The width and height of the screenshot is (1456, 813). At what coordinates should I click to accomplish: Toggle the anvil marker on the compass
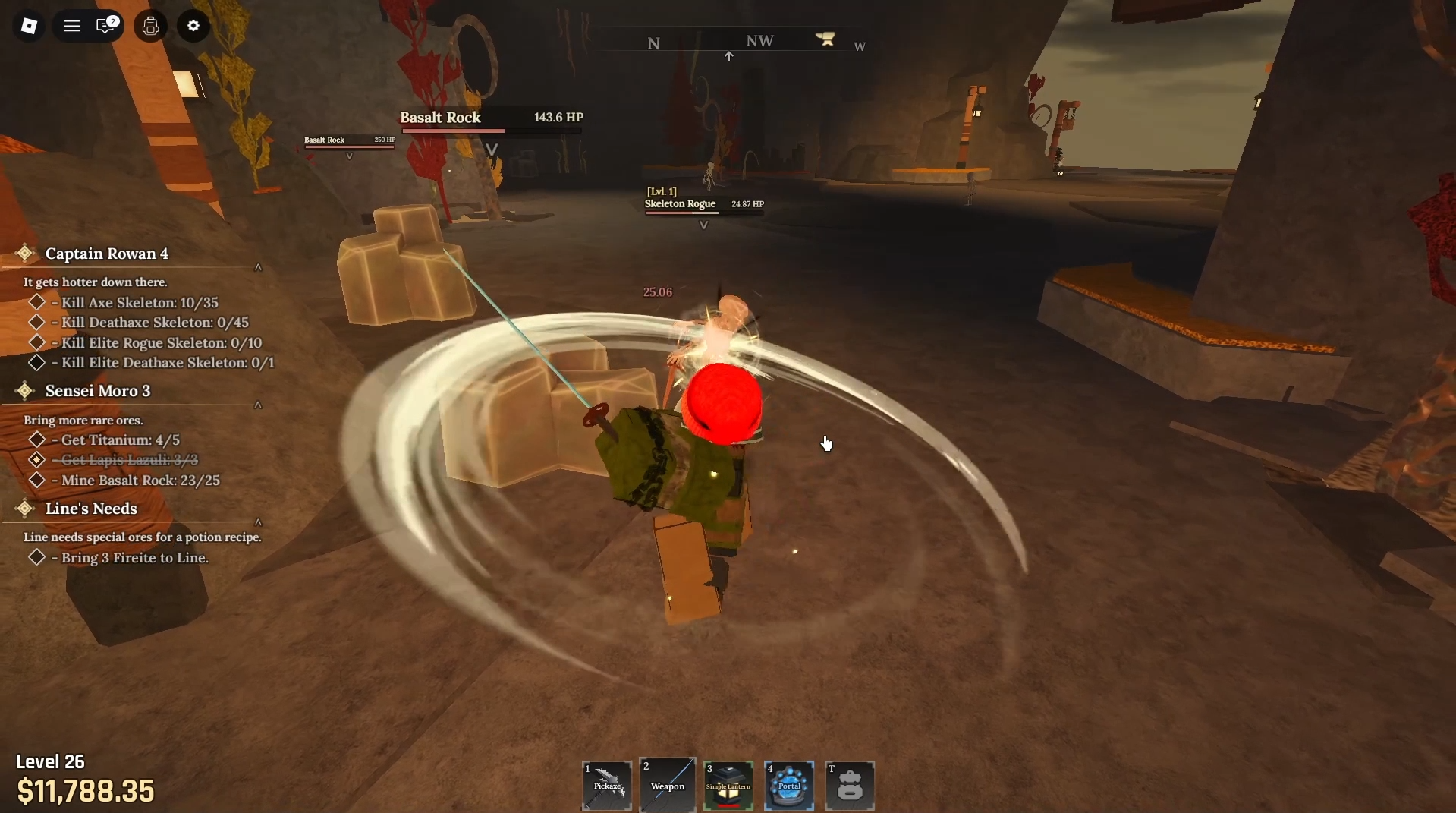click(825, 38)
